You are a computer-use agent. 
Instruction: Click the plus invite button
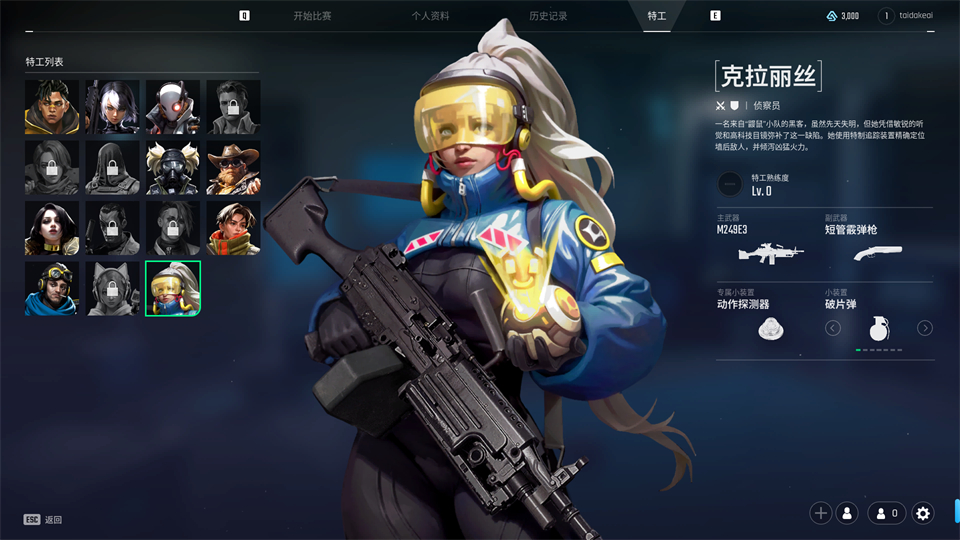pyautogui.click(x=821, y=513)
